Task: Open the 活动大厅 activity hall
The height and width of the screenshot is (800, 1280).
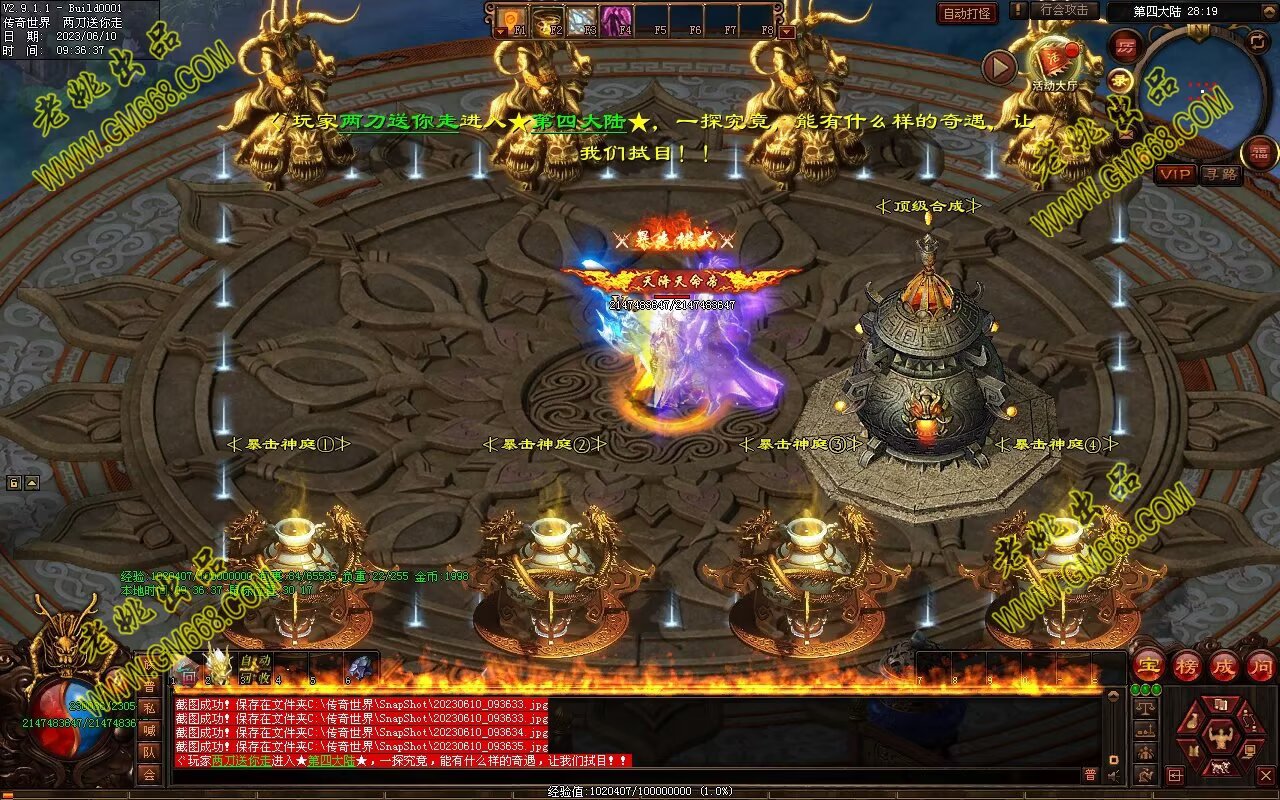Action: 1054,62
